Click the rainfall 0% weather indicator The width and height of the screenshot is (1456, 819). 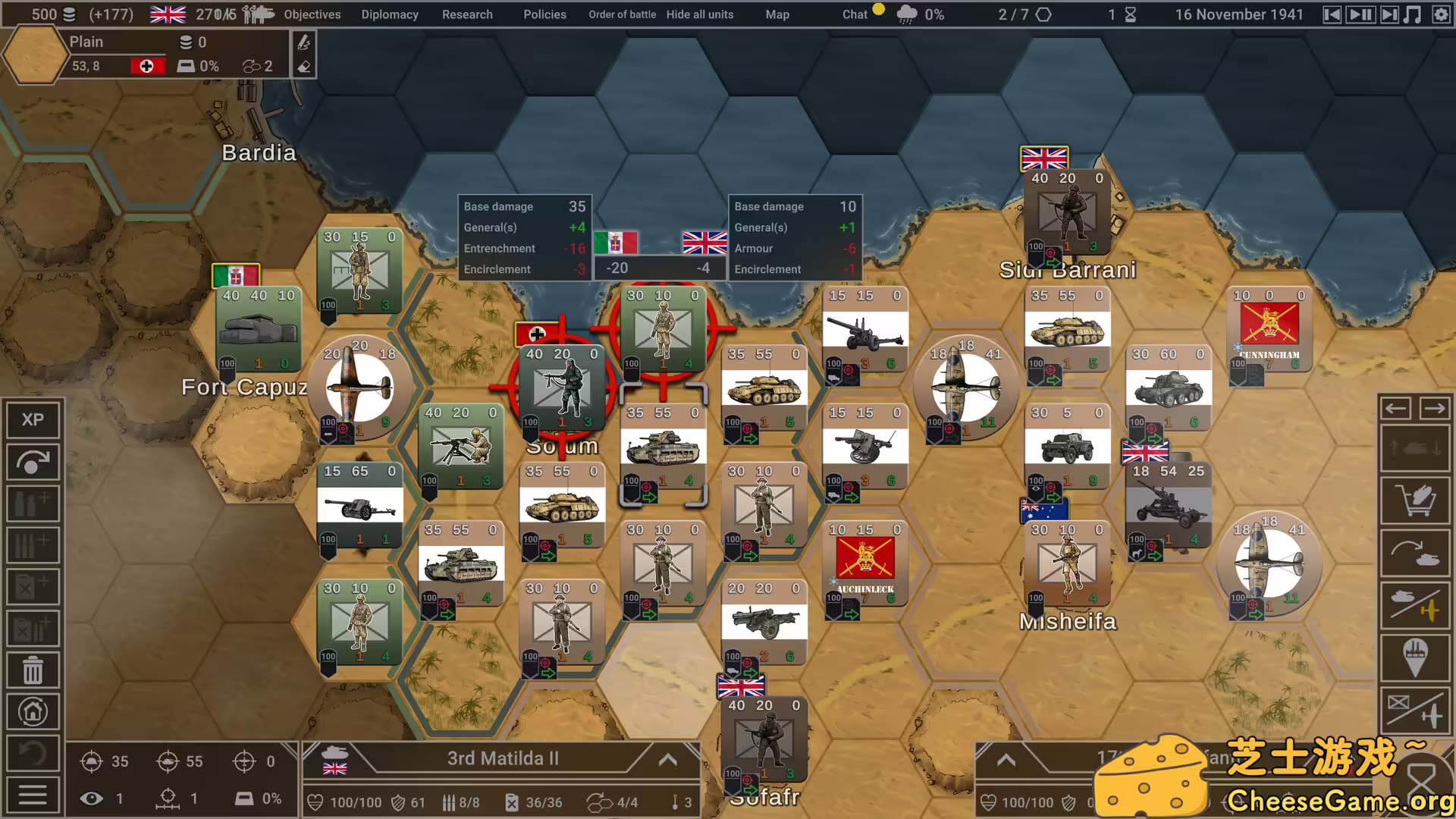pos(920,14)
